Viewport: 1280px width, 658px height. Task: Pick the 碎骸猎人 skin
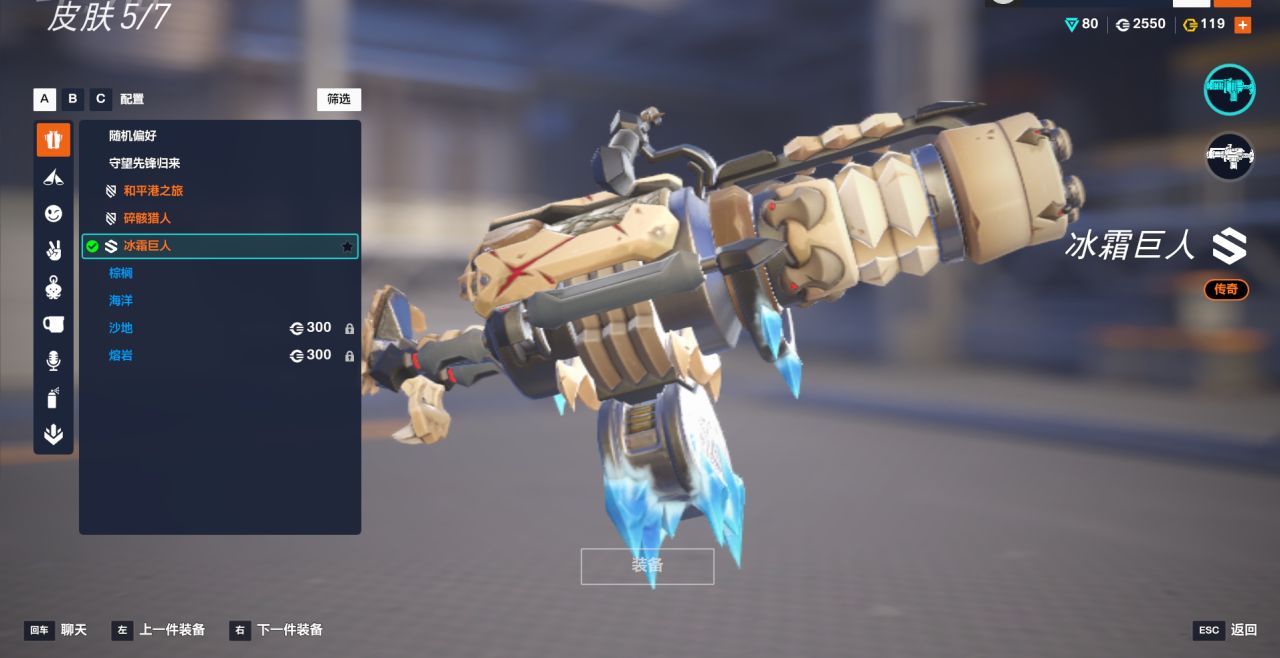click(147, 218)
